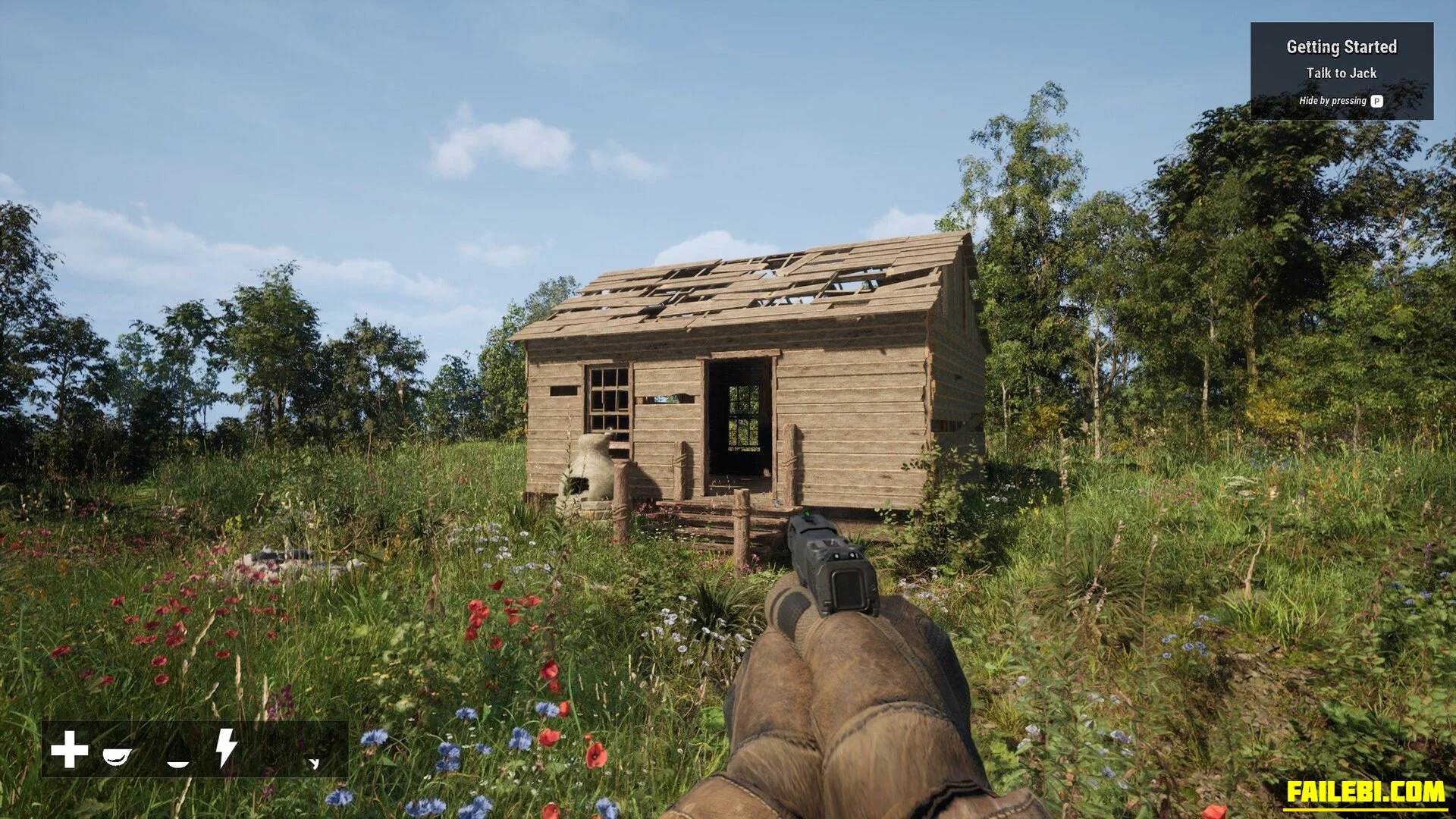This screenshot has height=819, width=1456.
Task: Click the health cross status icon
Action: pos(69,749)
